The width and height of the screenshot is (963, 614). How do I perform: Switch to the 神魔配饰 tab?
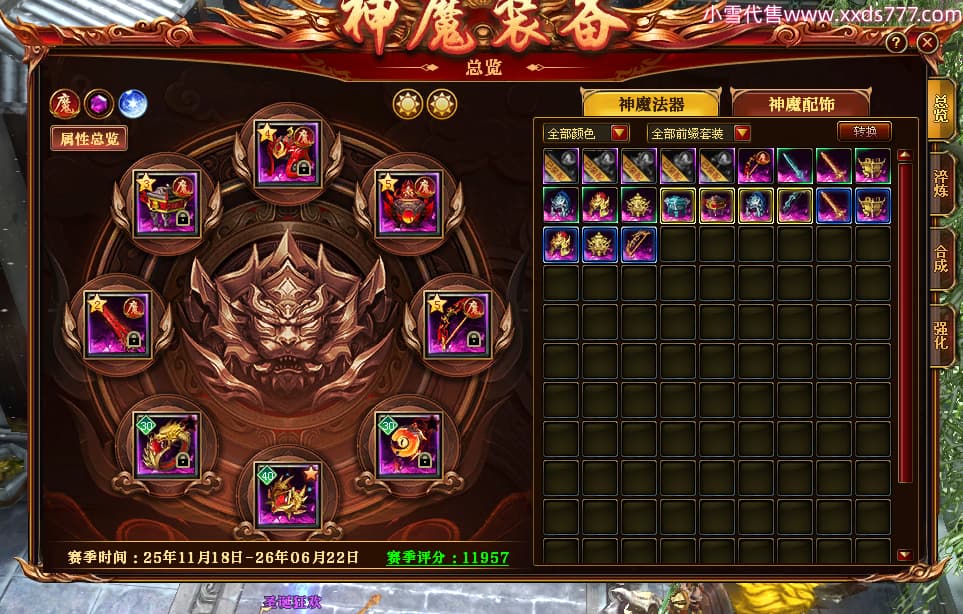pyautogui.click(x=801, y=104)
